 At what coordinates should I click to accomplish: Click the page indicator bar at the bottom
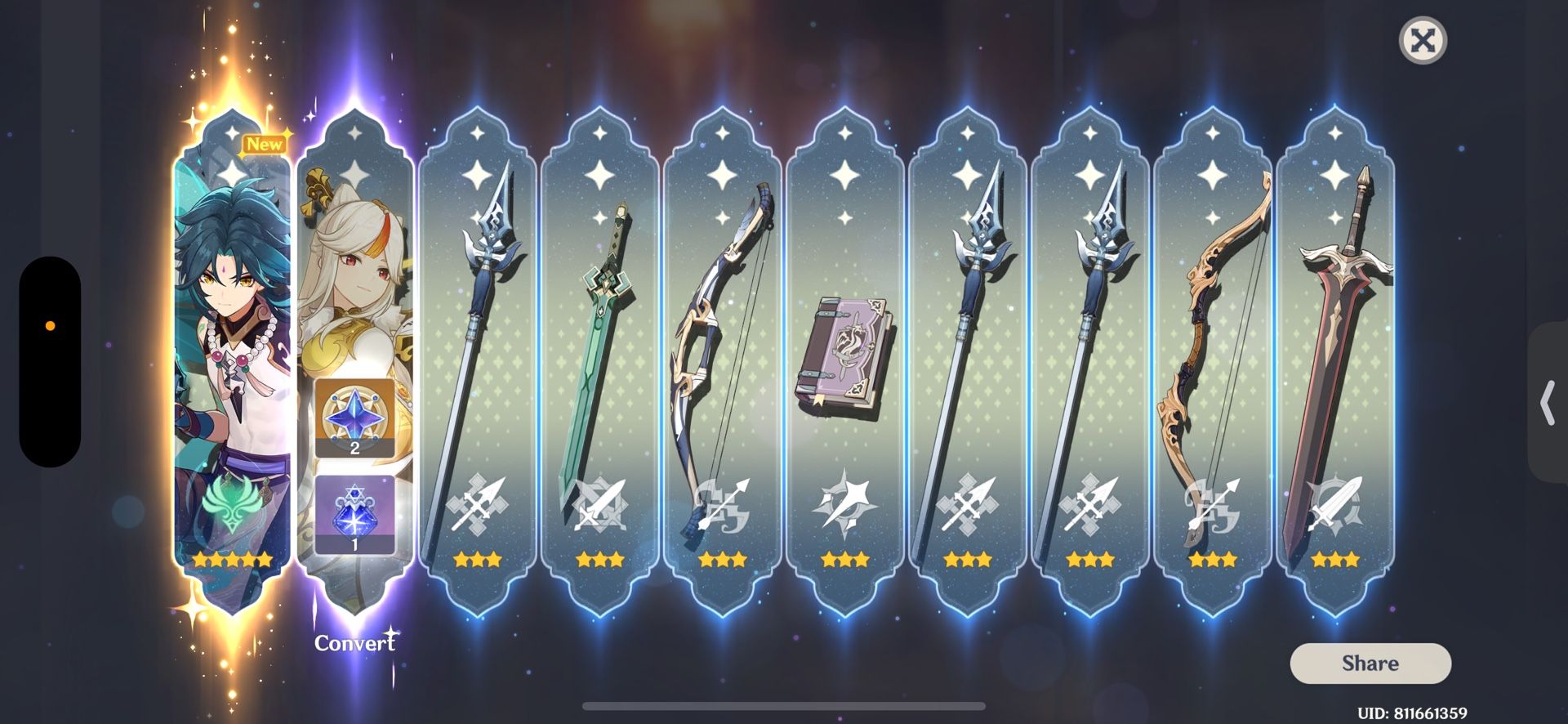coord(784,704)
